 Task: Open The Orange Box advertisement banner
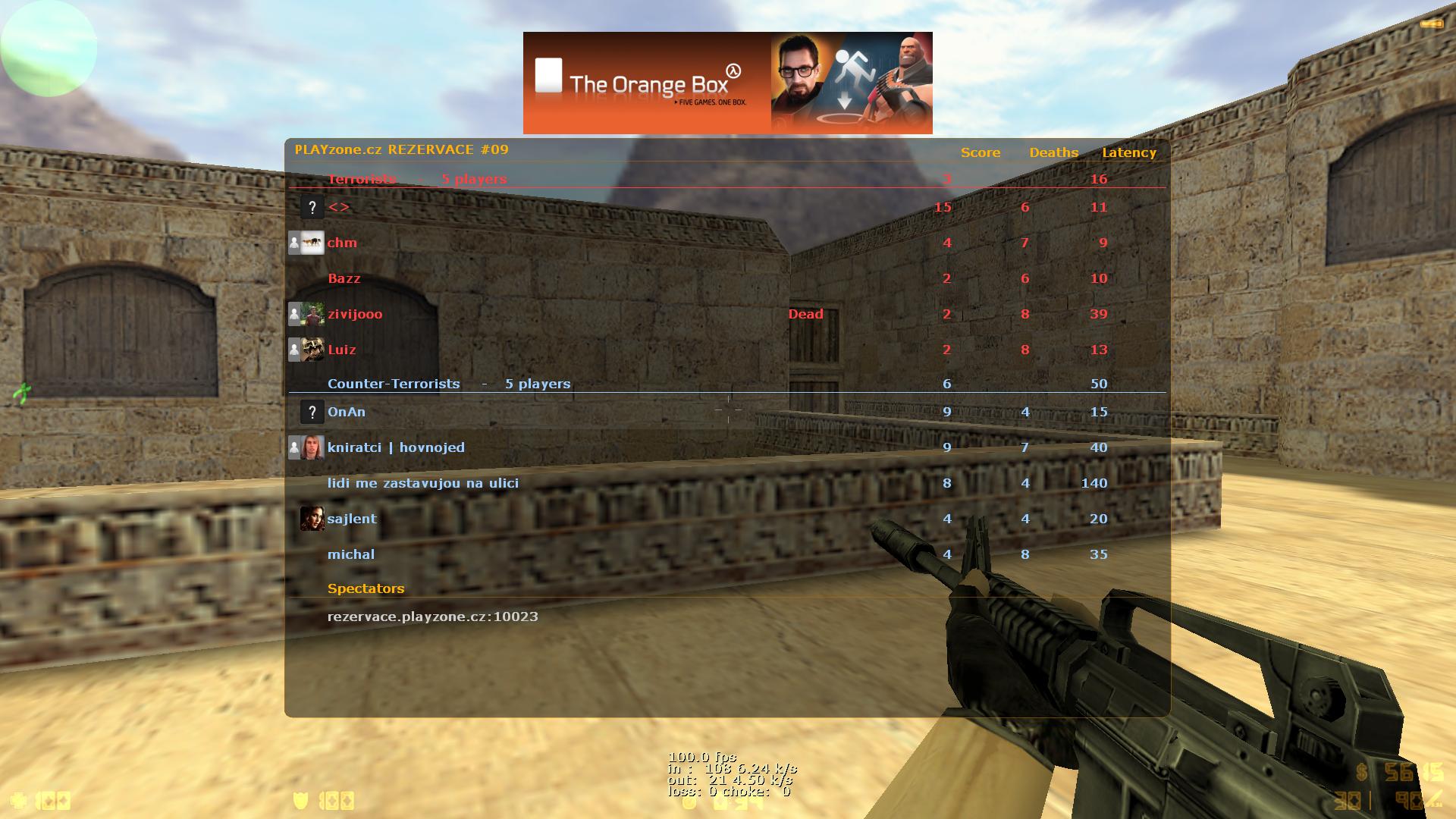(x=727, y=83)
